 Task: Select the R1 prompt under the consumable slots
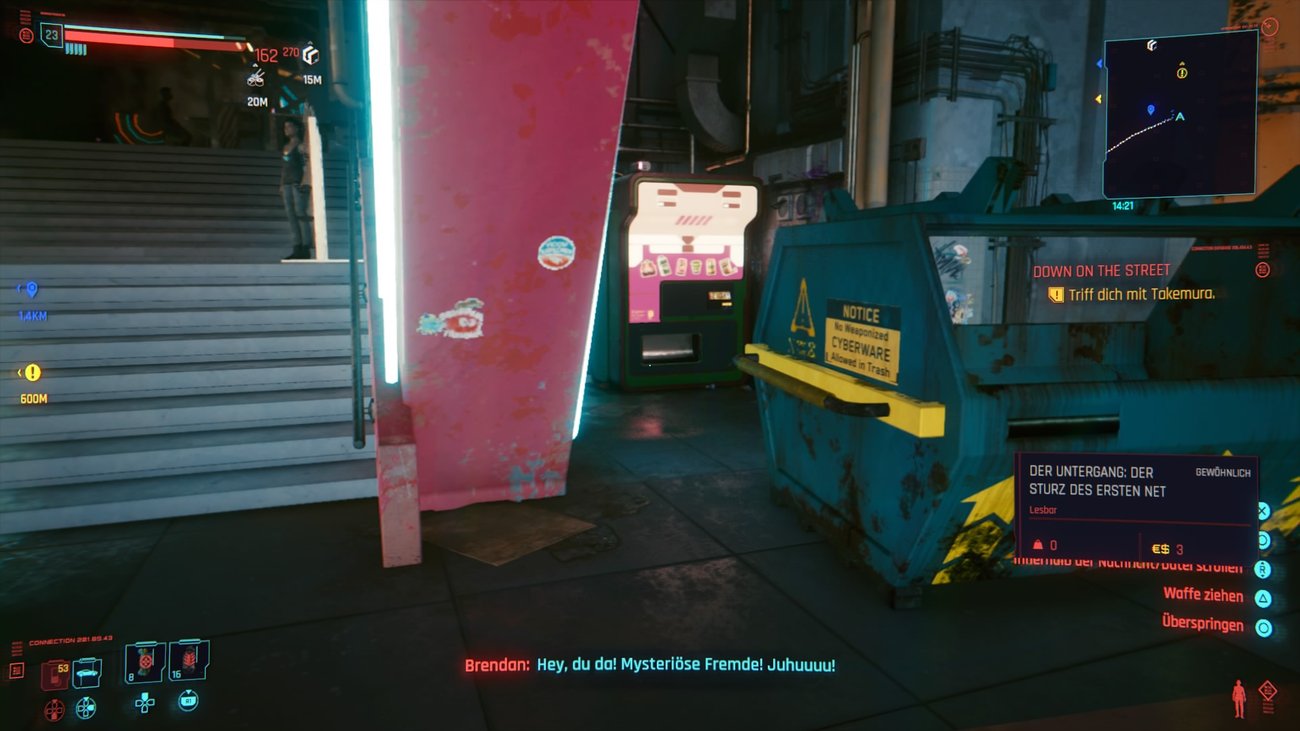point(189,701)
